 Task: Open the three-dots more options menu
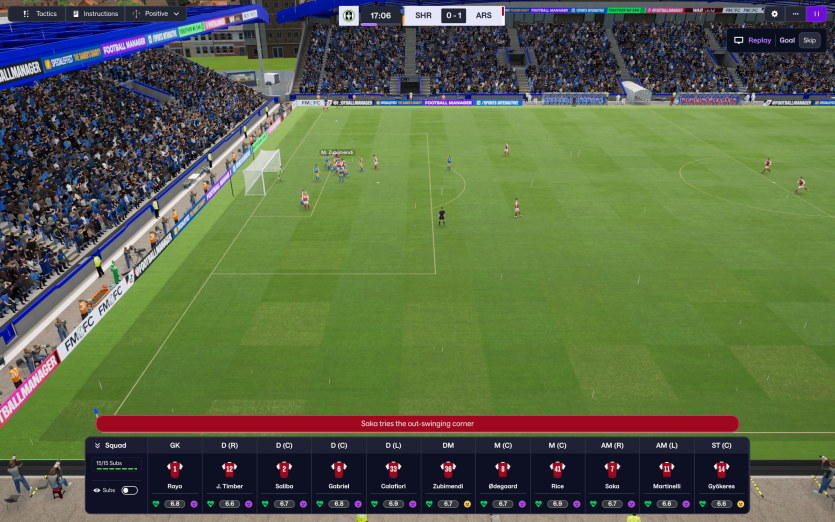(796, 14)
